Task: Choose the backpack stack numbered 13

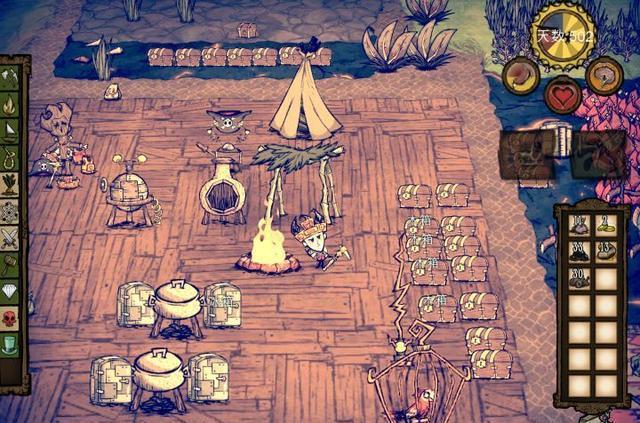Action: (x=605, y=252)
